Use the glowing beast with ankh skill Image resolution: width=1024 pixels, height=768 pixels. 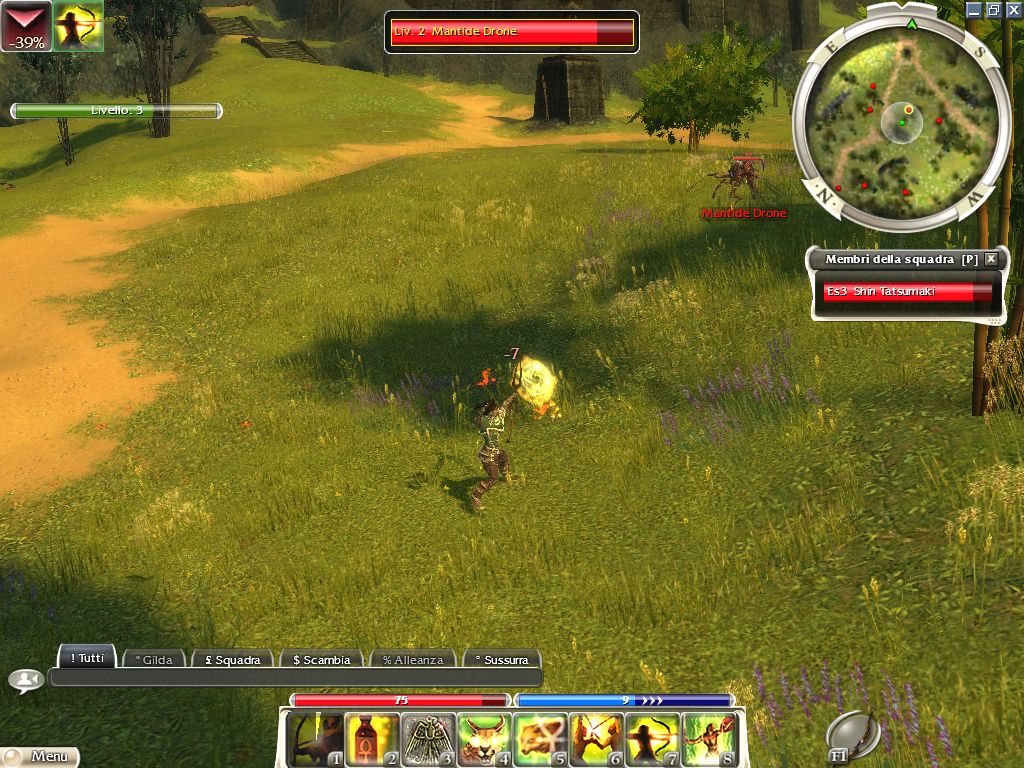click(540, 739)
